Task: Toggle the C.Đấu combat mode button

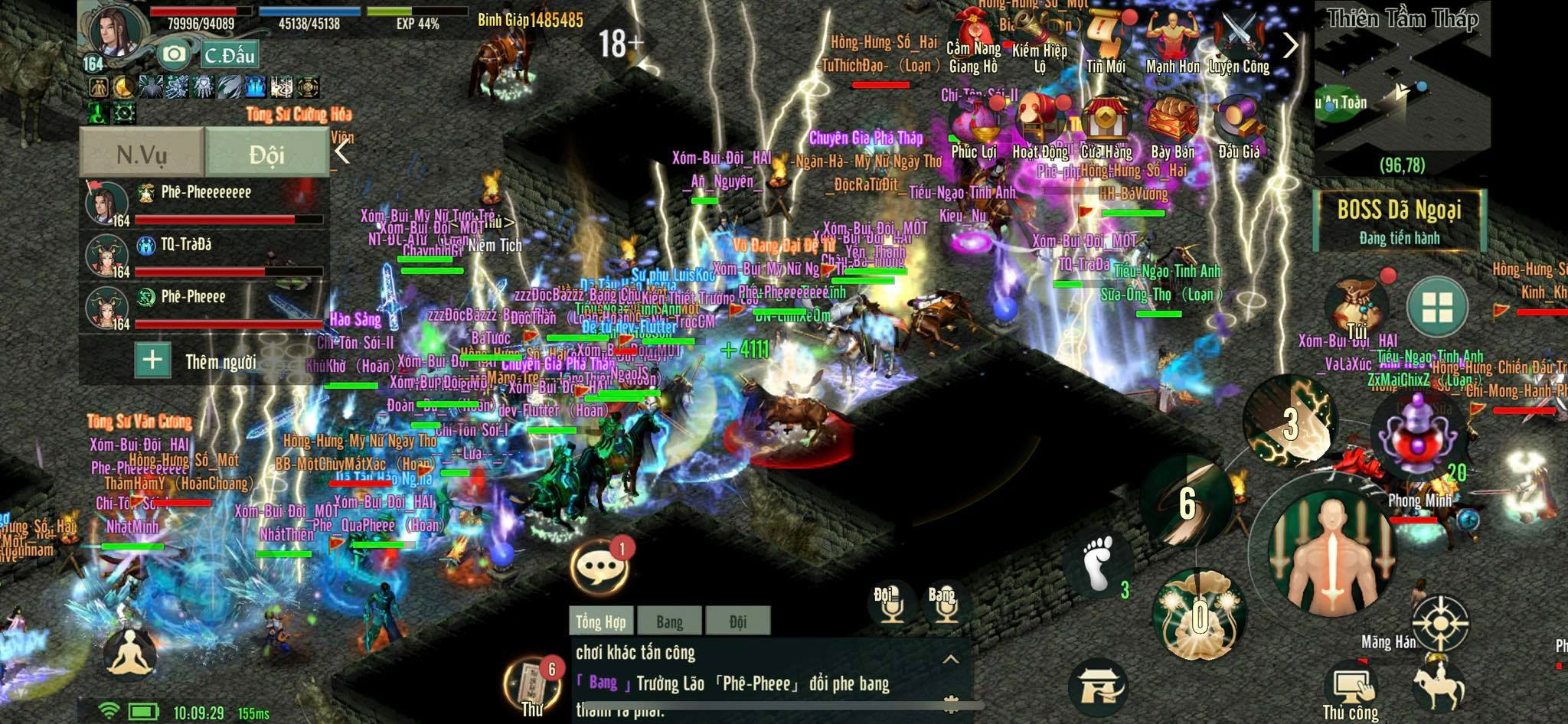Action: click(229, 55)
